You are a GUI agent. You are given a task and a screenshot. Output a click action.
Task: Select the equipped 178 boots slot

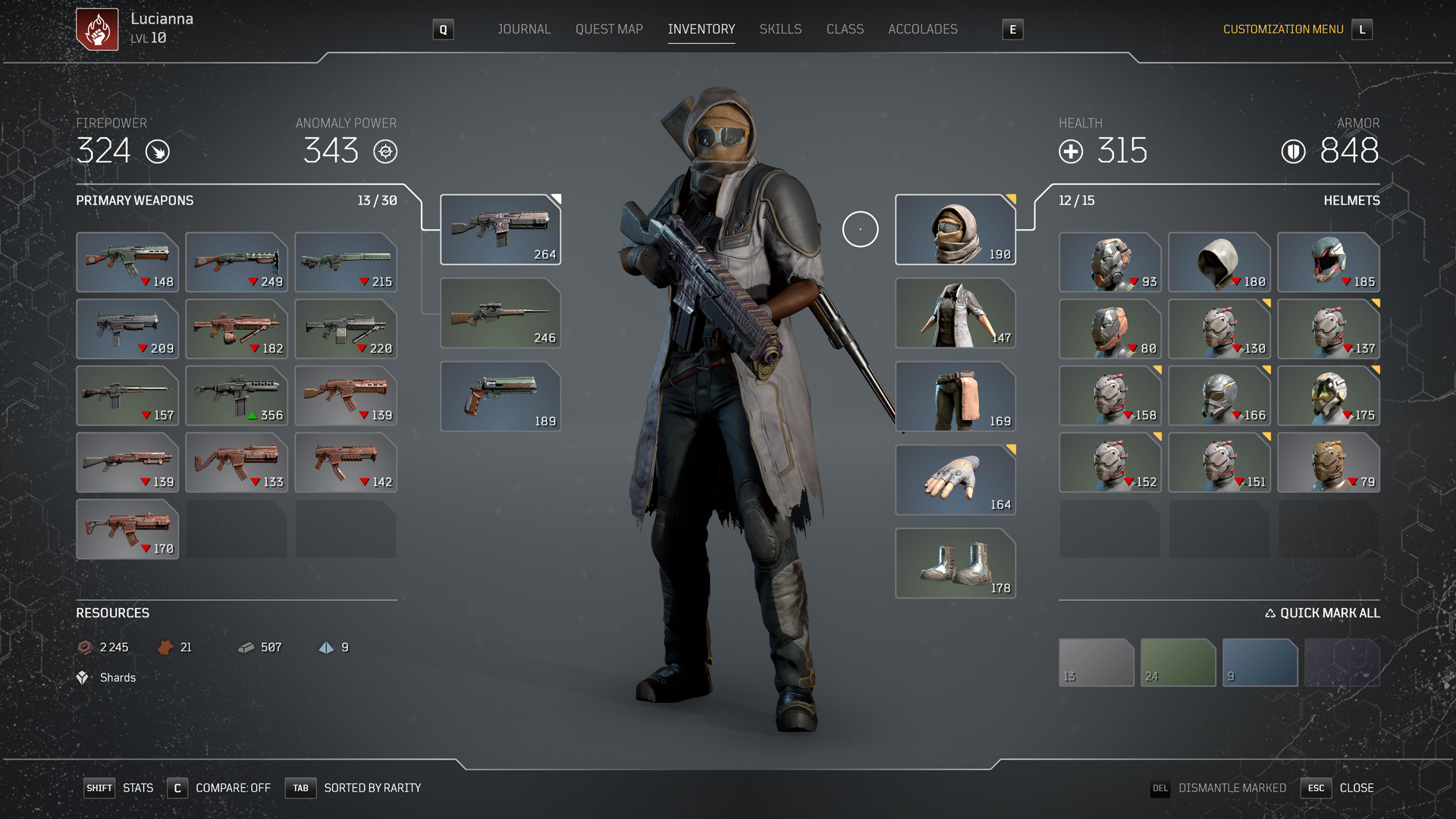pos(955,563)
